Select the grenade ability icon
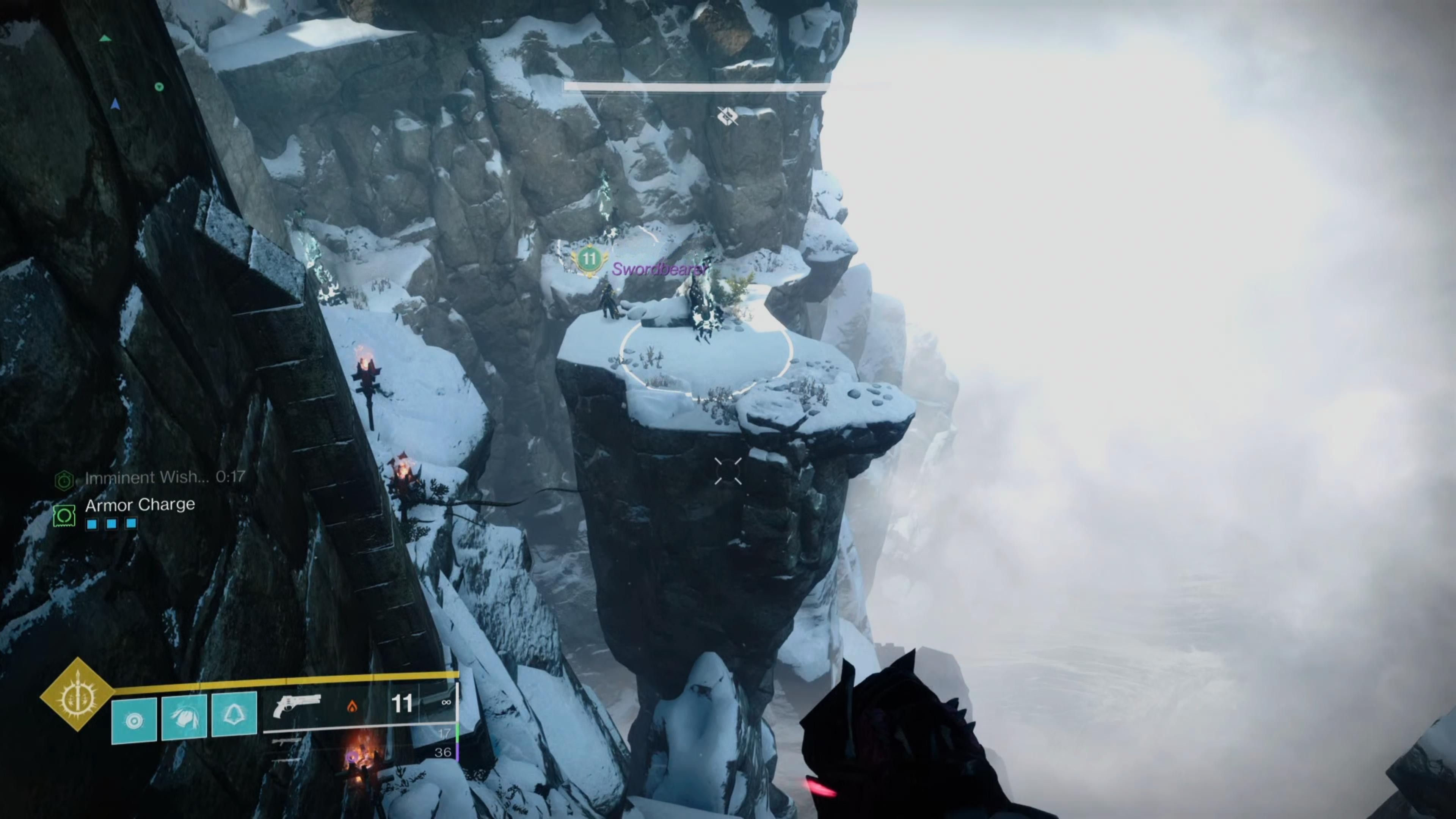The height and width of the screenshot is (819, 1456). pyautogui.click(x=134, y=720)
